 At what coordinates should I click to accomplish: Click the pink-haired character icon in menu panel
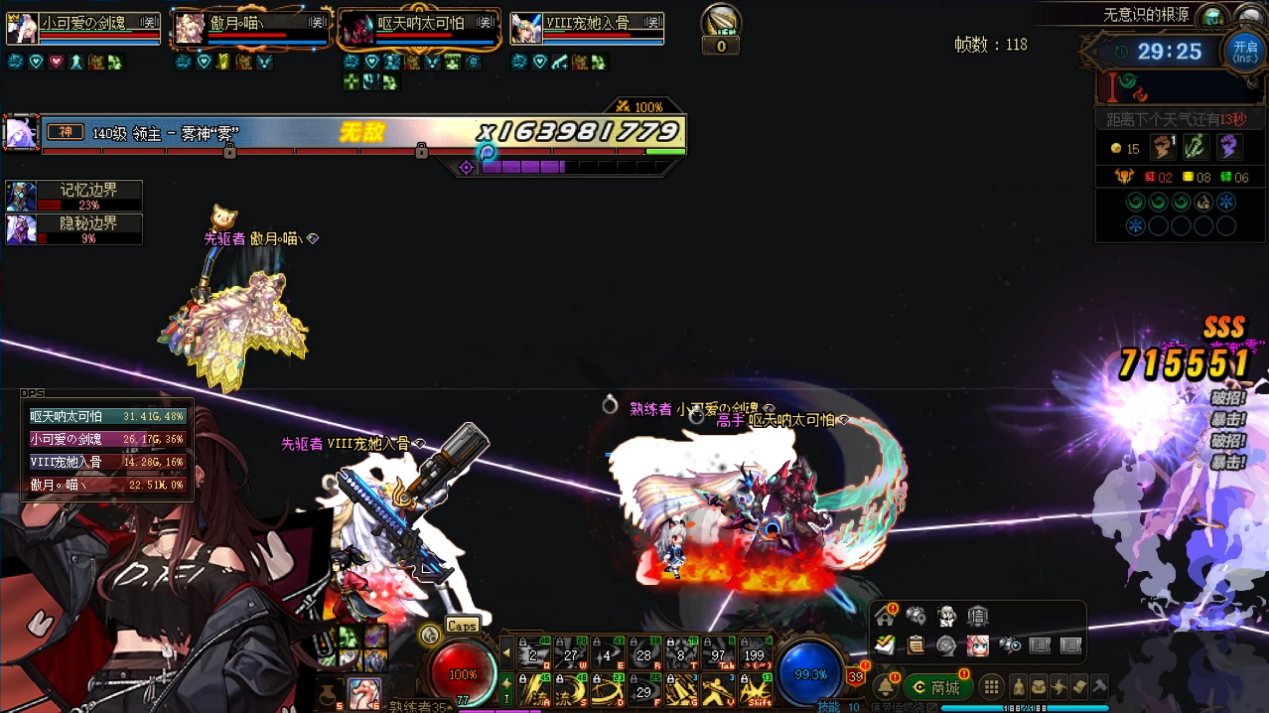pos(977,646)
